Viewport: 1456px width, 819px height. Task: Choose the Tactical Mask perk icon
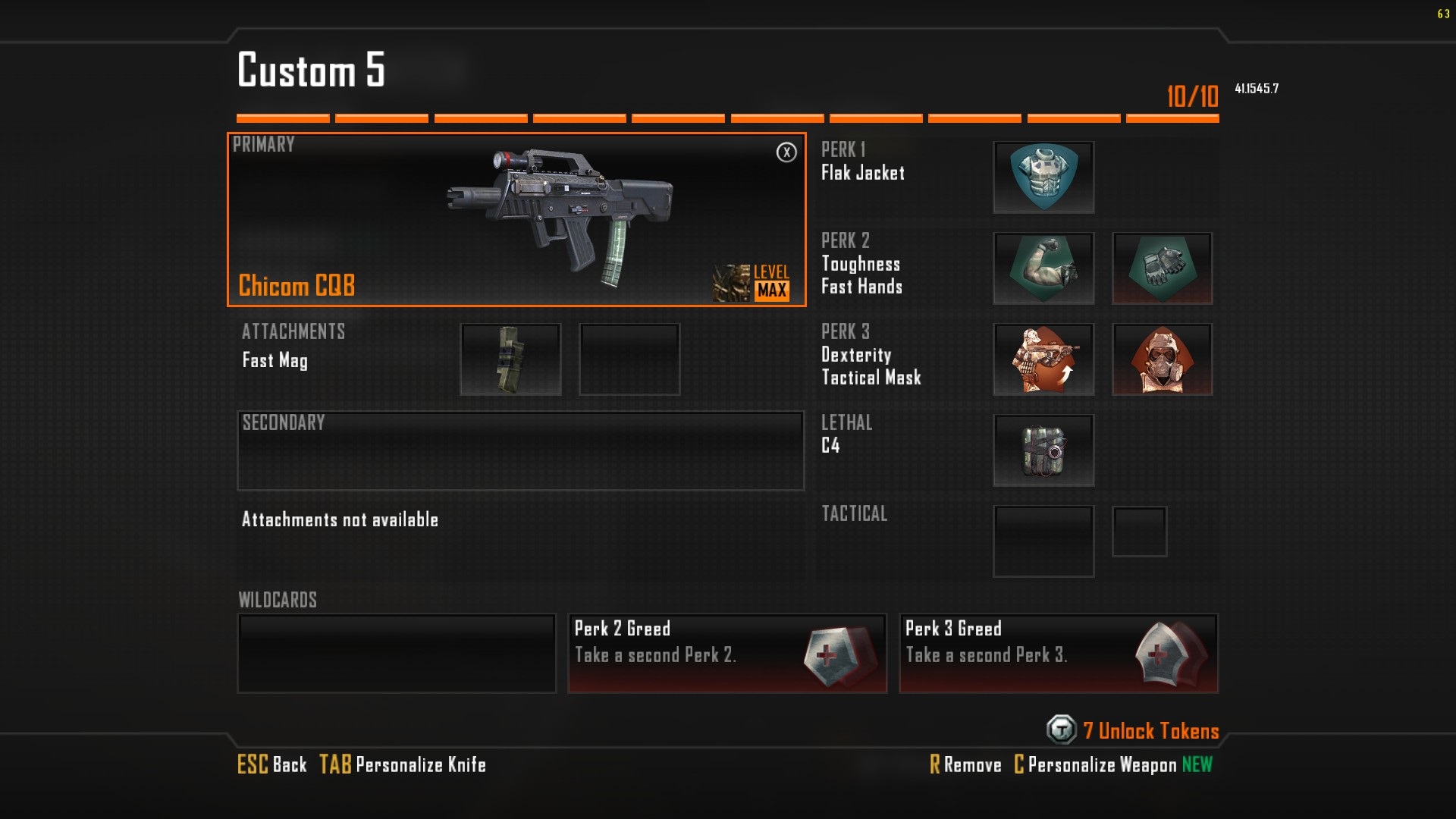point(1162,359)
